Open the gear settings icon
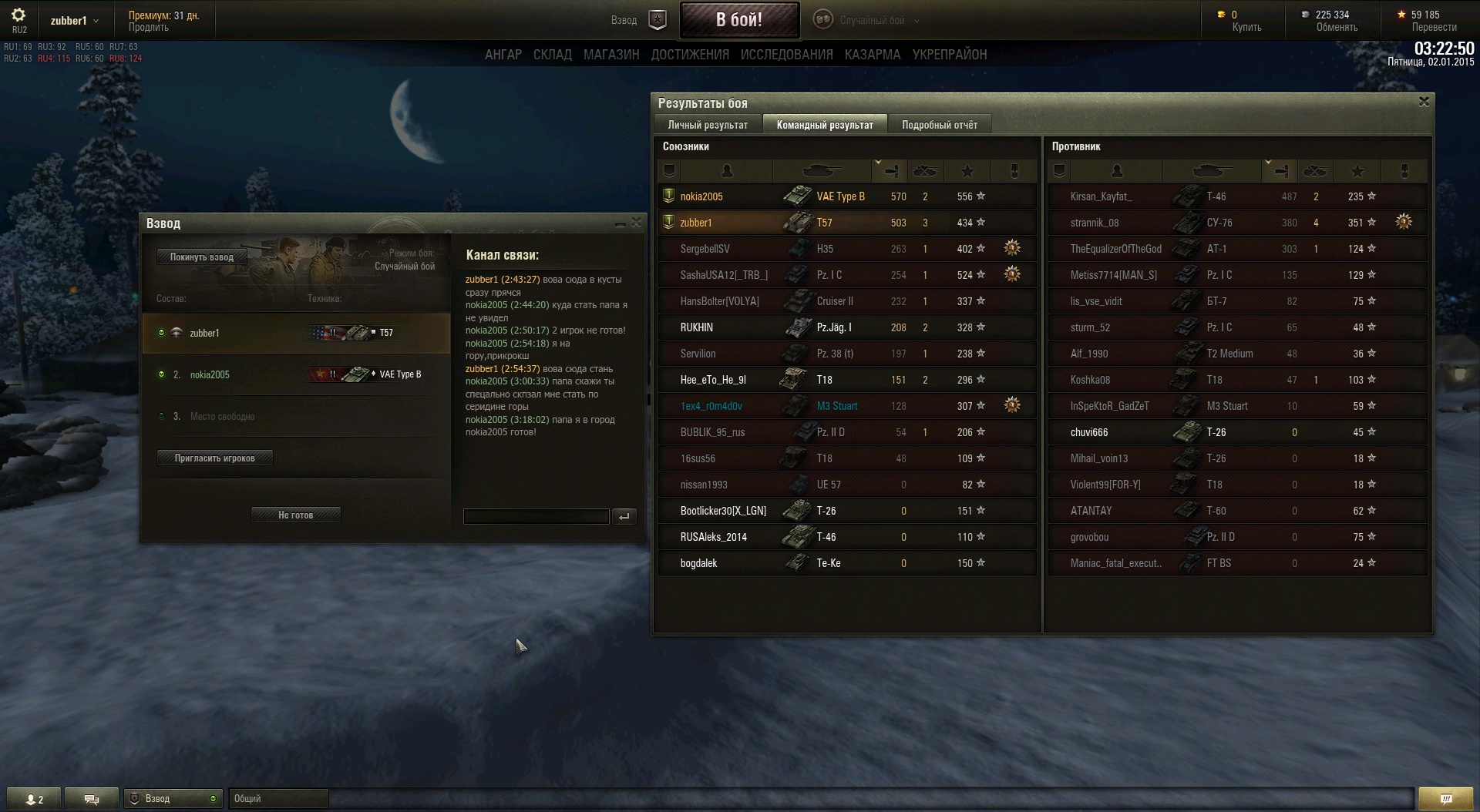Screen dimensions: 1480x812 pyautogui.click(x=18, y=15)
